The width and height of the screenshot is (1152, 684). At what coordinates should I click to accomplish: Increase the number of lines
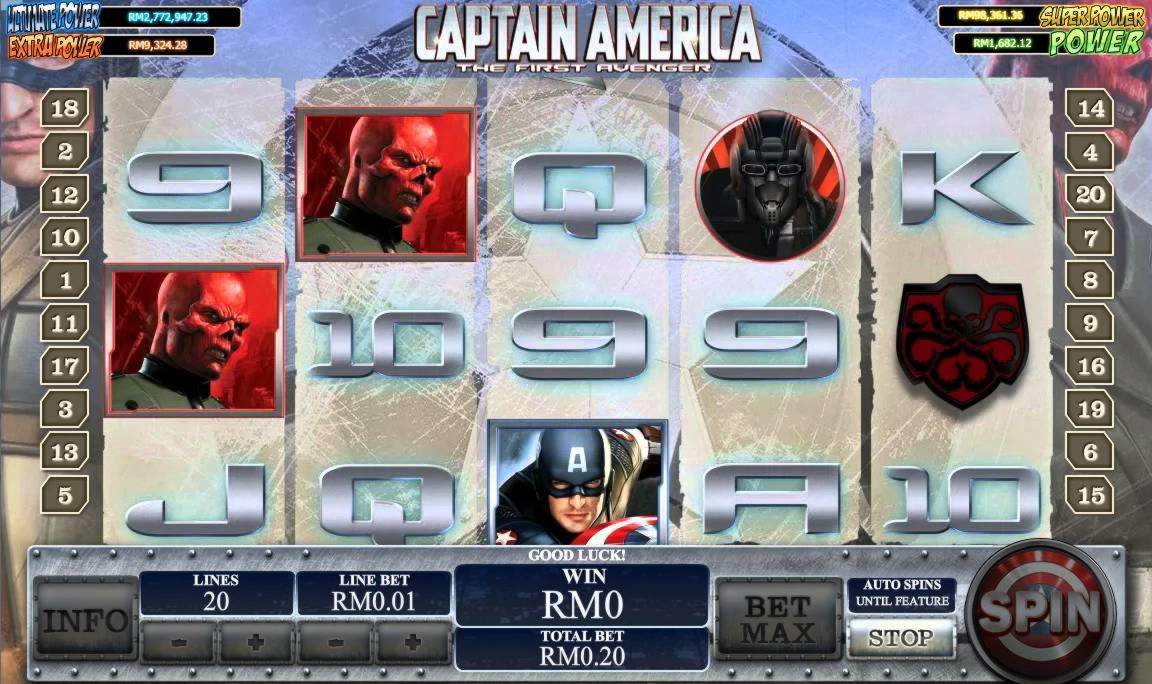click(256, 641)
